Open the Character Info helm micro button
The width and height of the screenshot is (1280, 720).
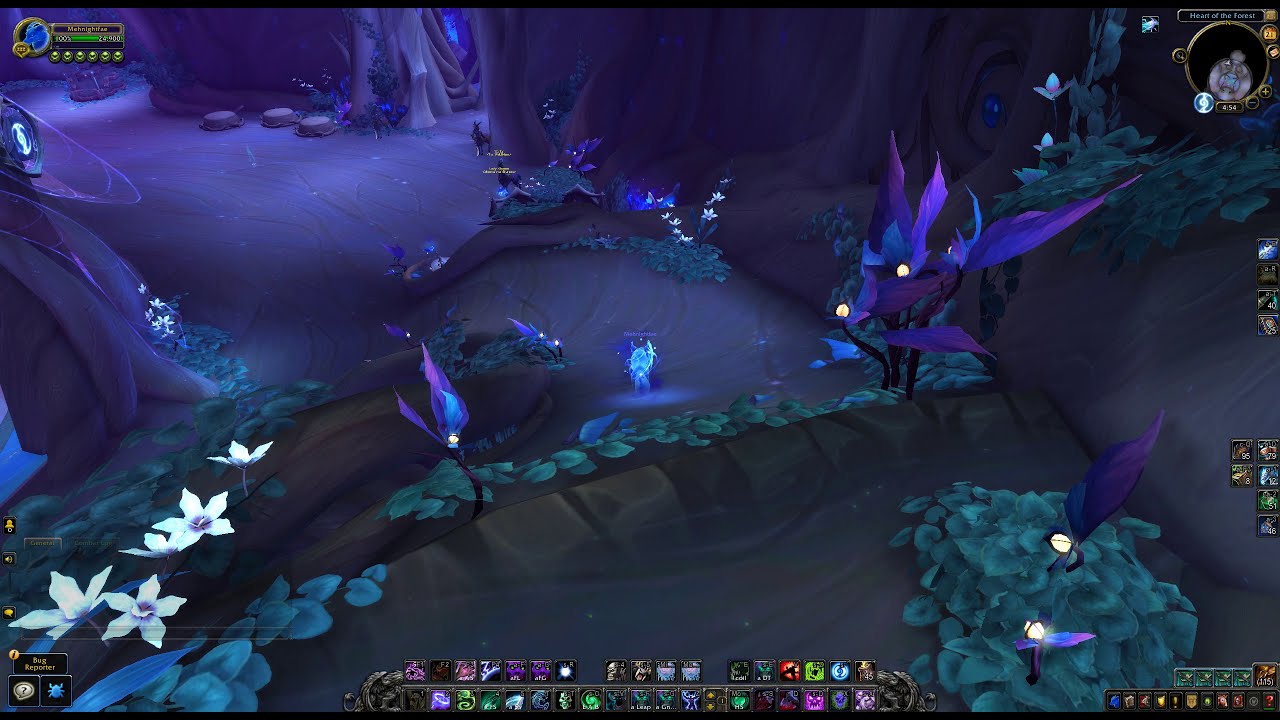coord(1113,701)
